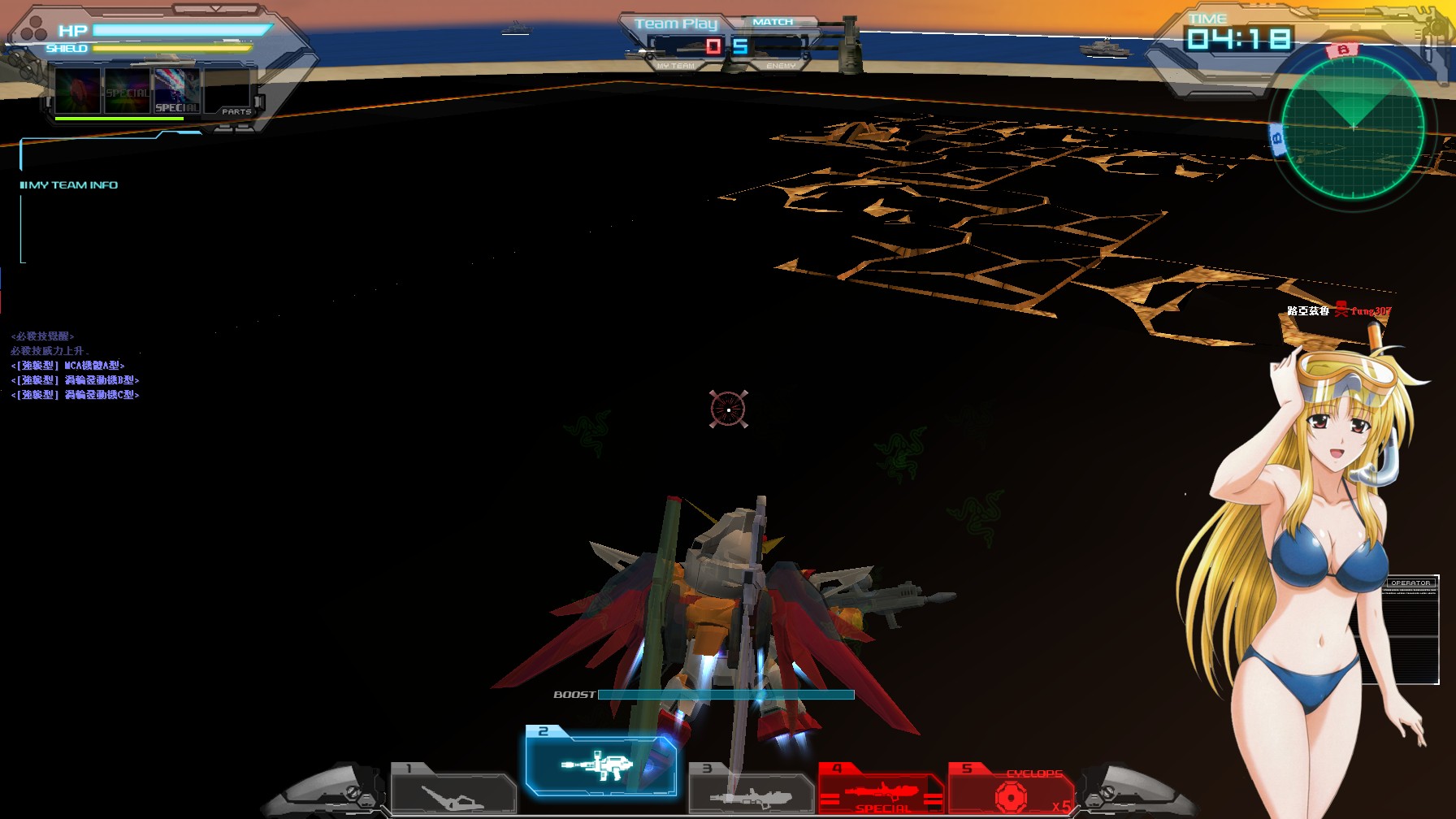Click the player name tag fung307
This screenshot has width=1456, height=819.
1371,310
